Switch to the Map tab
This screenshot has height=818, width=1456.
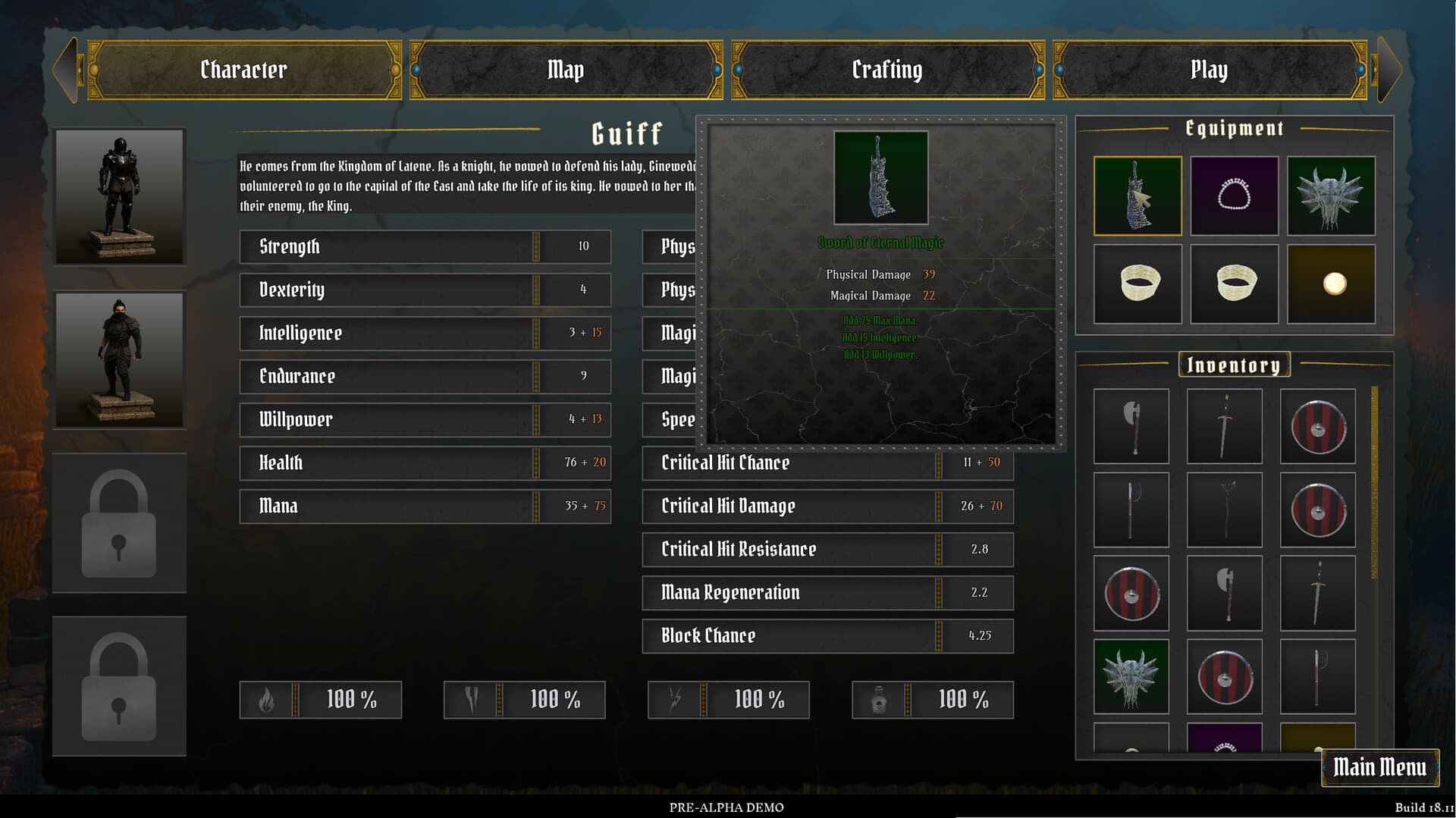[566, 70]
